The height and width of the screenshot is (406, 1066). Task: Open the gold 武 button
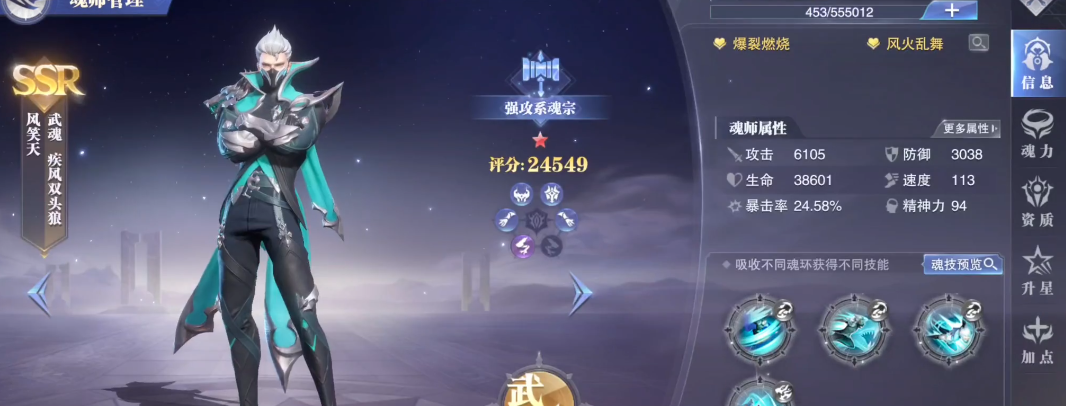(x=538, y=388)
